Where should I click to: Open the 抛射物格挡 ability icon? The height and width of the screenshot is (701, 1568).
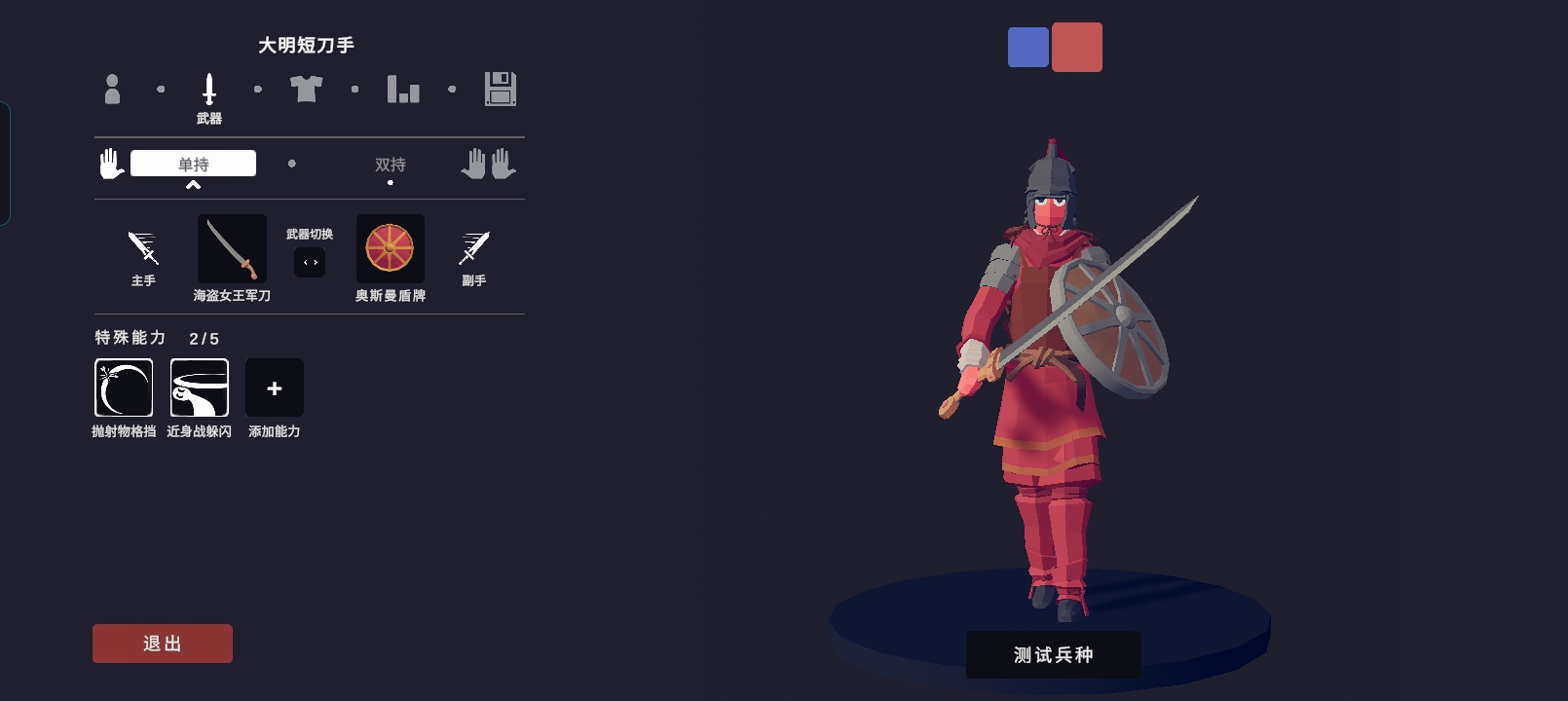pos(124,387)
